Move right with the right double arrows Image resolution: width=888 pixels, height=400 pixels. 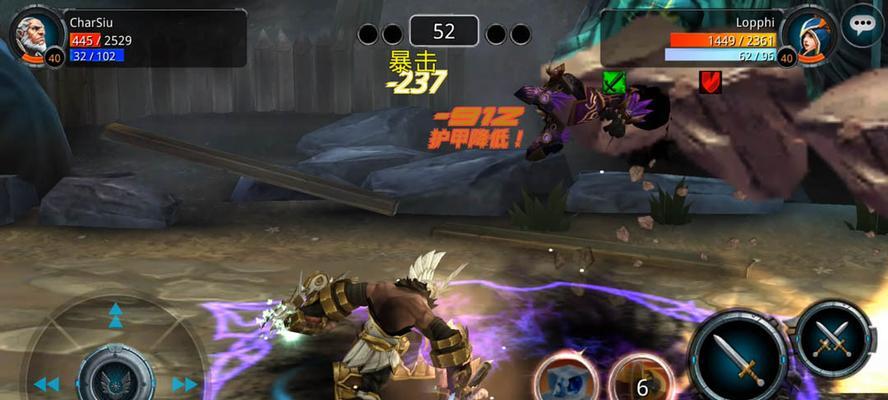(185, 384)
